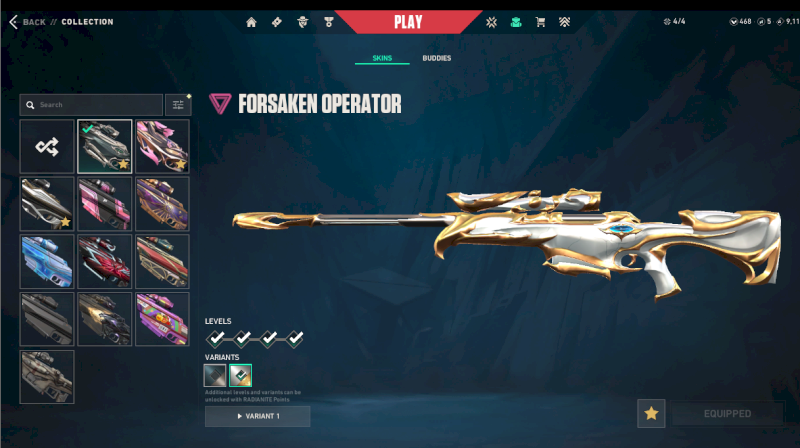
Task: Select the random shuffle skin tile
Action: click(x=47, y=147)
